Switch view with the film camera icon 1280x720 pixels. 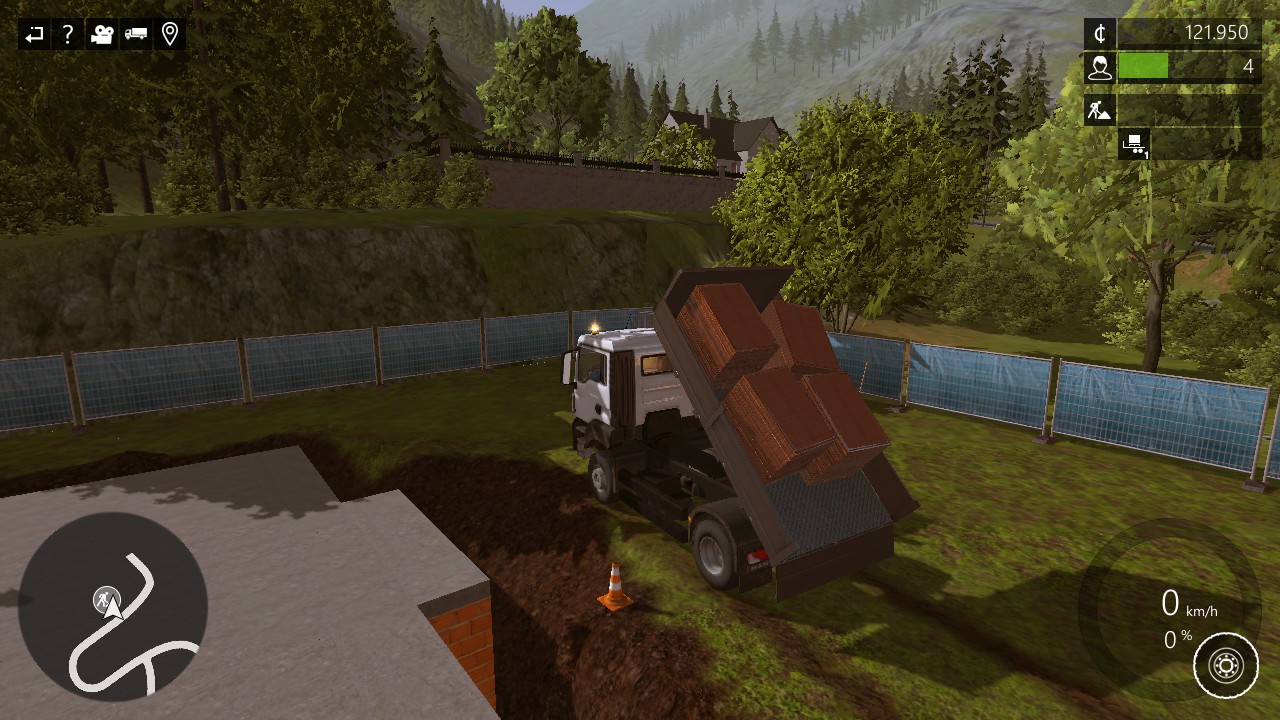(x=101, y=35)
